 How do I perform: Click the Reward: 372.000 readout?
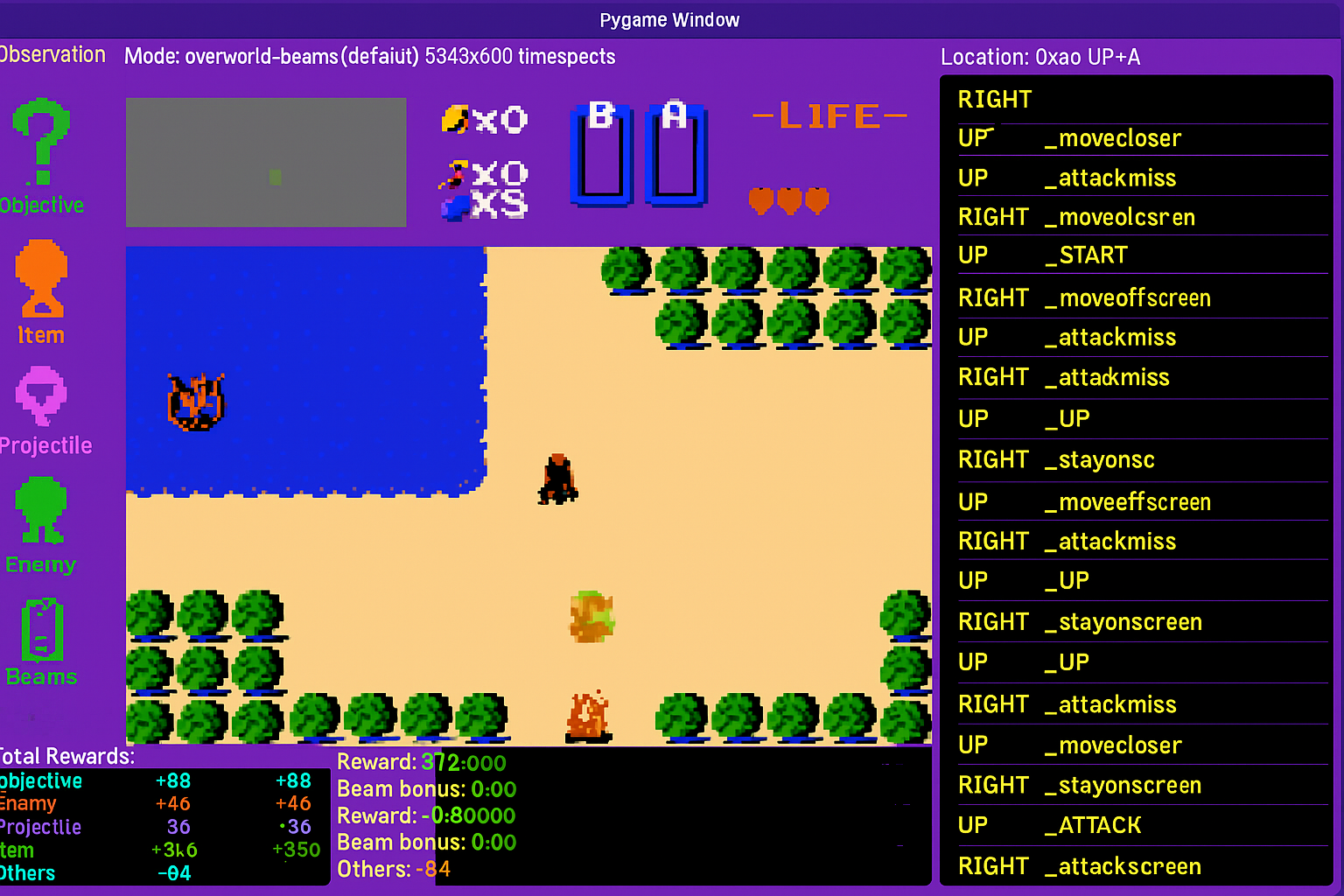(421, 762)
